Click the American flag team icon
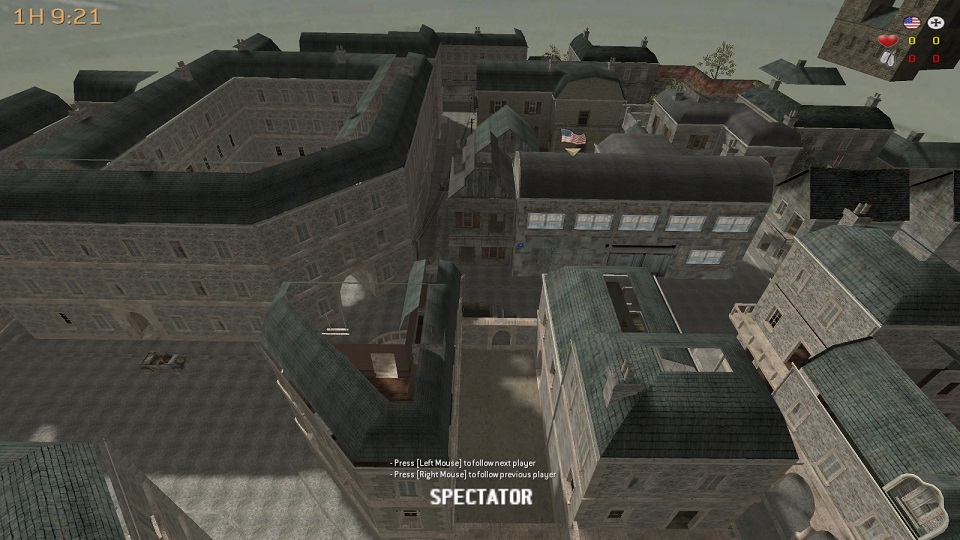This screenshot has height=540, width=960. coord(911,22)
